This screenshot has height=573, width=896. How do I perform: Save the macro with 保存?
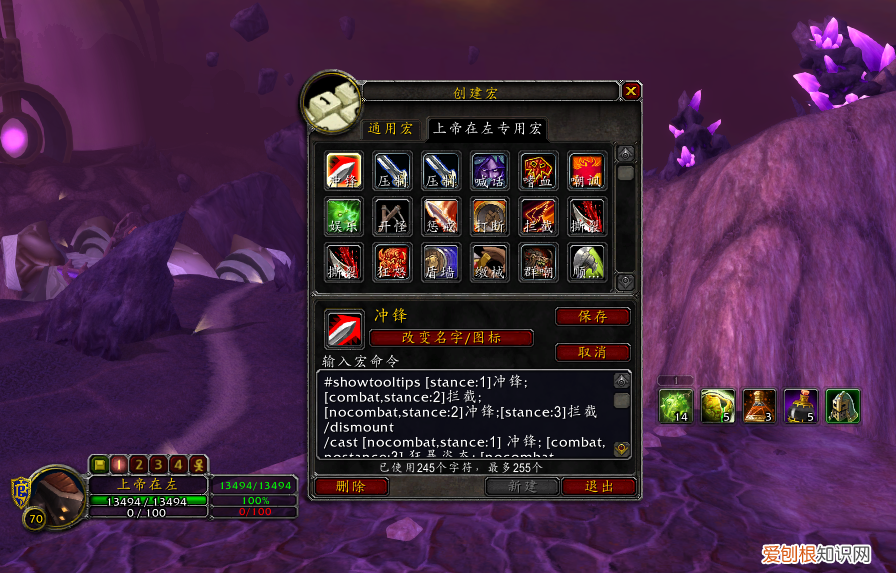(x=593, y=316)
